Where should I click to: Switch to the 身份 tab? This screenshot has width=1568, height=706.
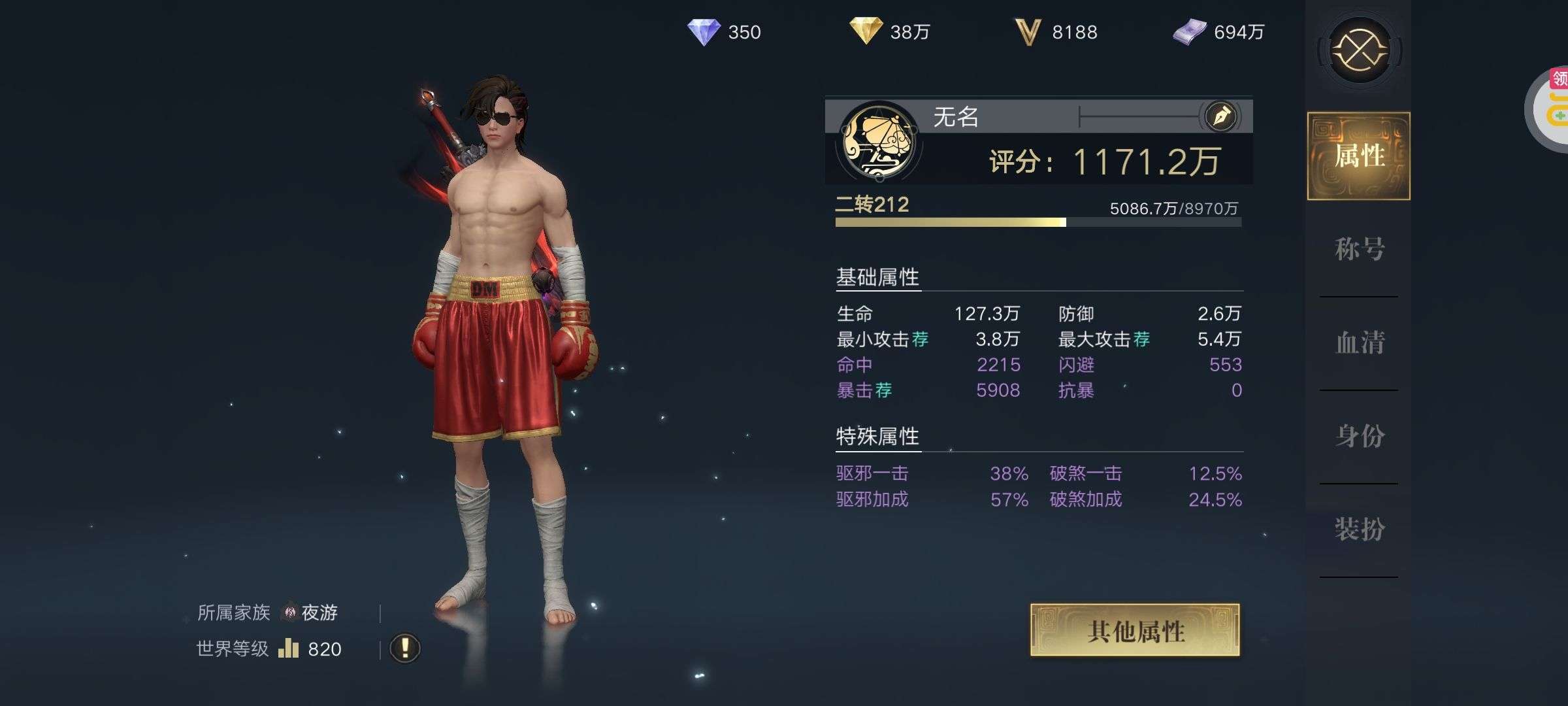1359,436
